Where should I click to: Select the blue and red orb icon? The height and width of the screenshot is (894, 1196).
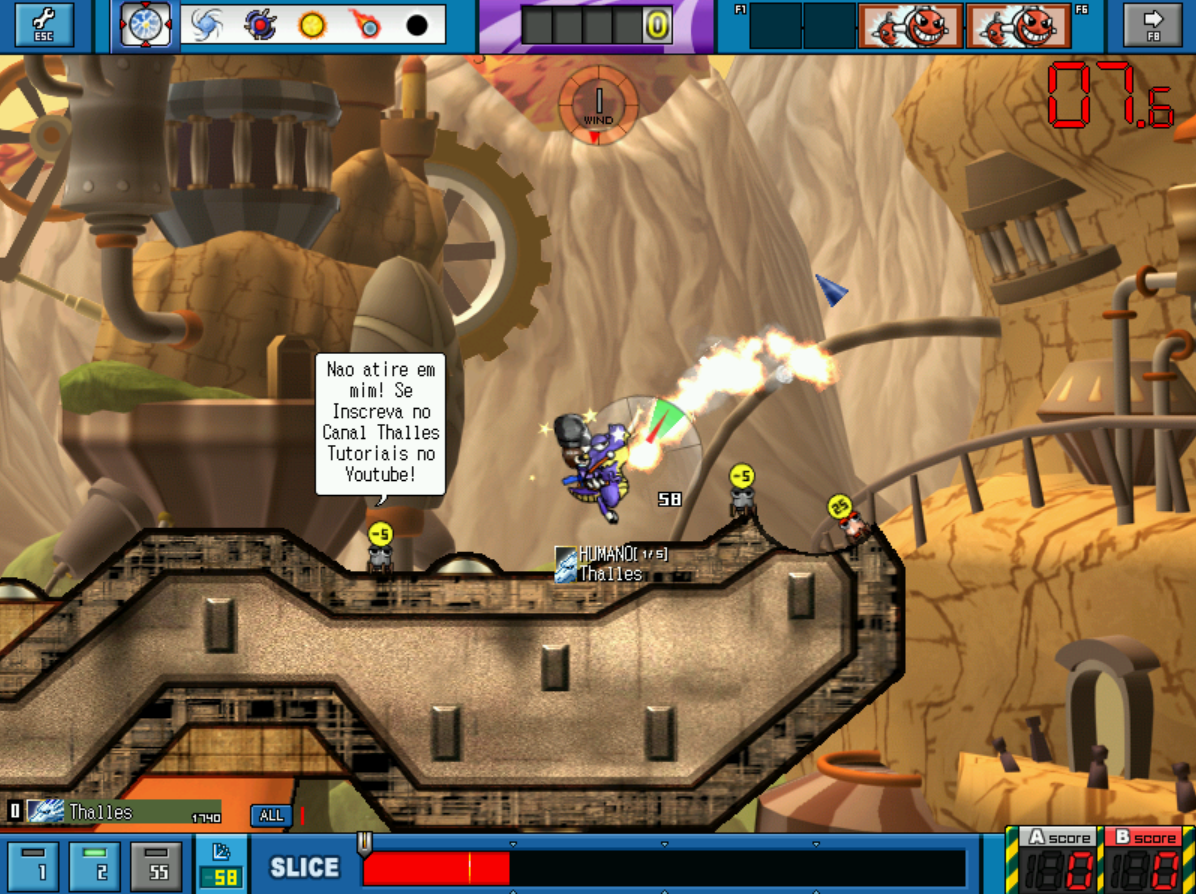[x=260, y=25]
